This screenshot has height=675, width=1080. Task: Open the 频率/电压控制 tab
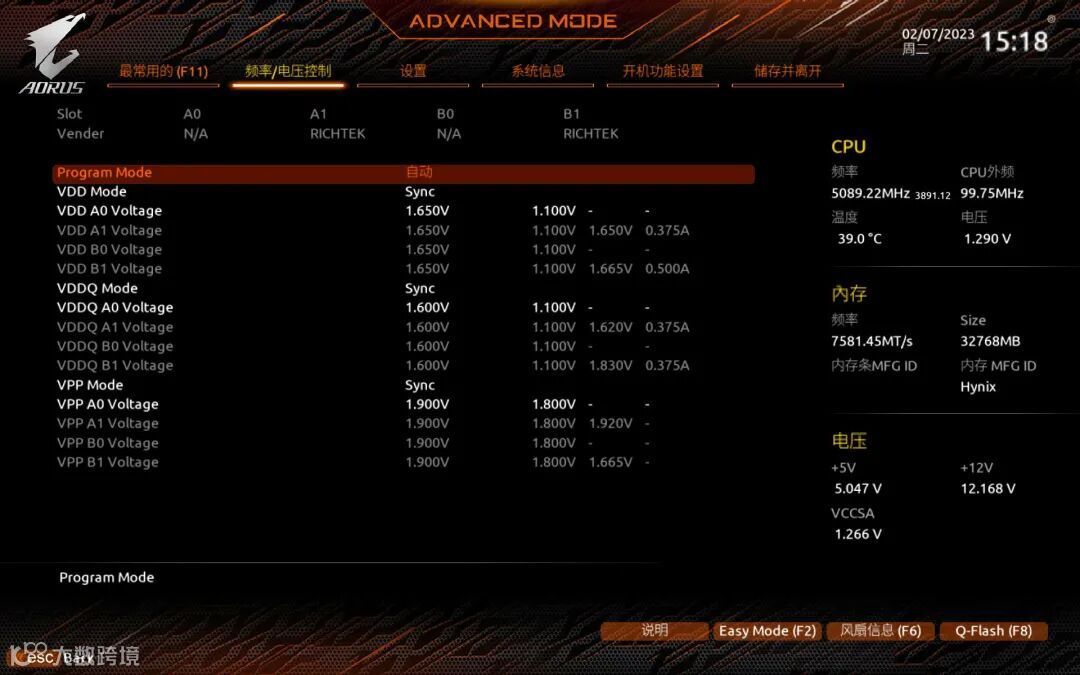click(288, 71)
